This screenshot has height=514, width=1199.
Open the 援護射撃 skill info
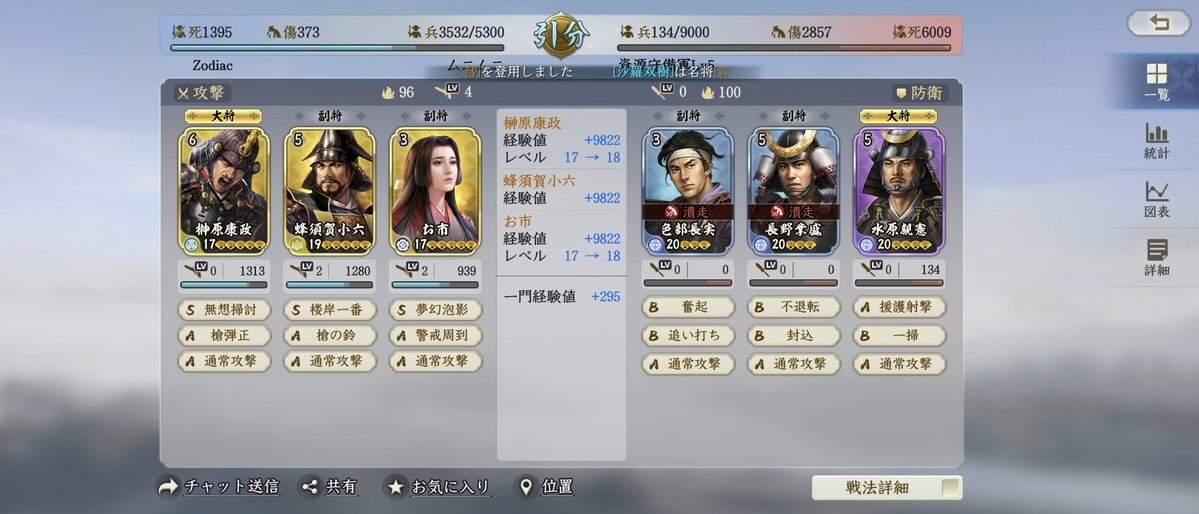[x=898, y=308]
